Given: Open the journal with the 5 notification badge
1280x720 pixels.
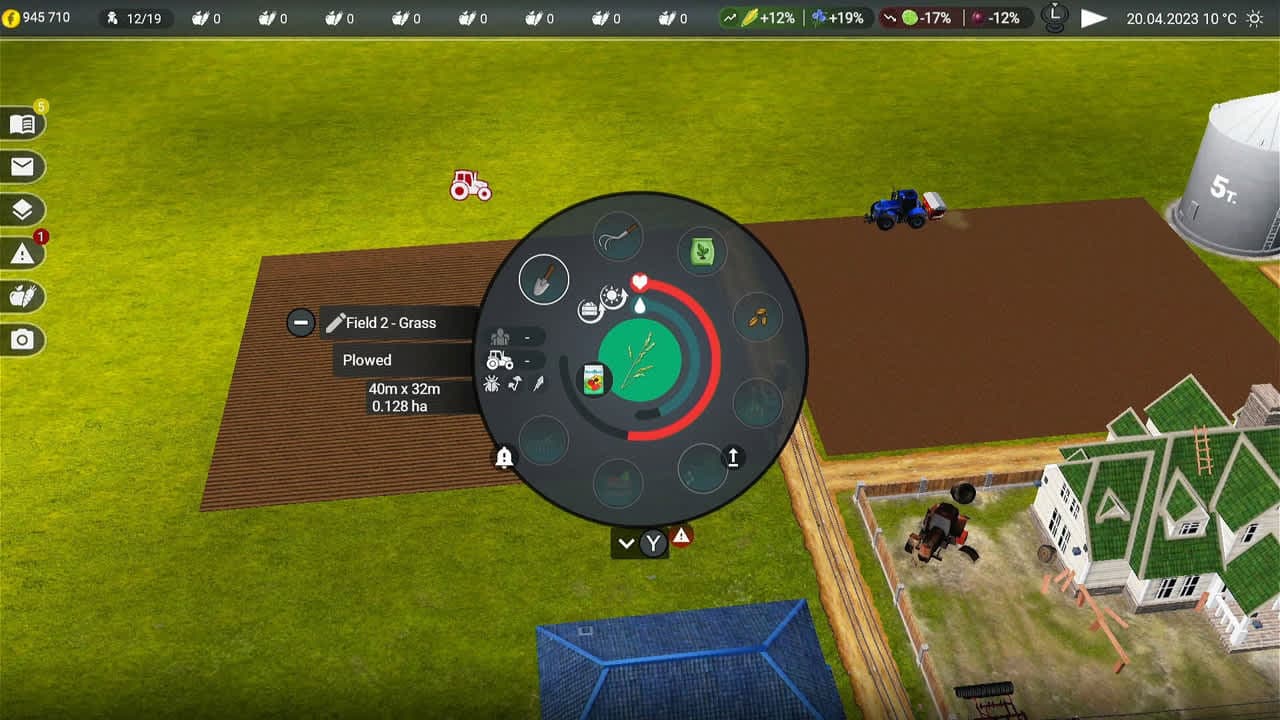Looking at the screenshot, I should tap(22, 122).
